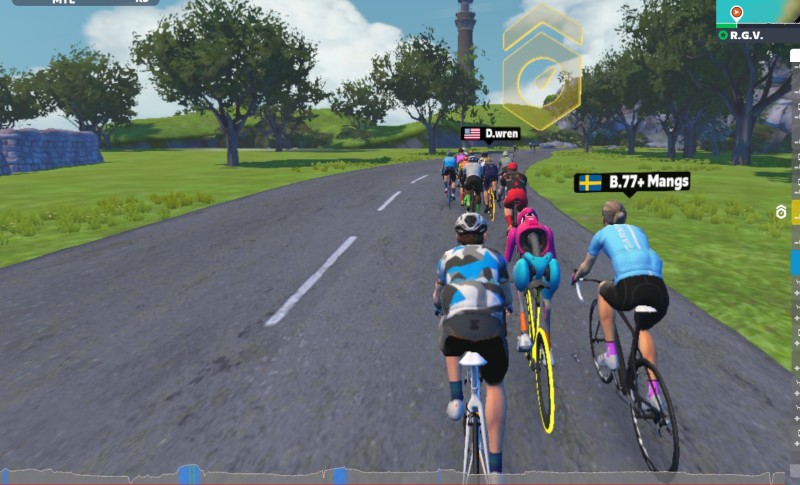Click the large yellow hexagon badge icon

[x=542, y=68]
